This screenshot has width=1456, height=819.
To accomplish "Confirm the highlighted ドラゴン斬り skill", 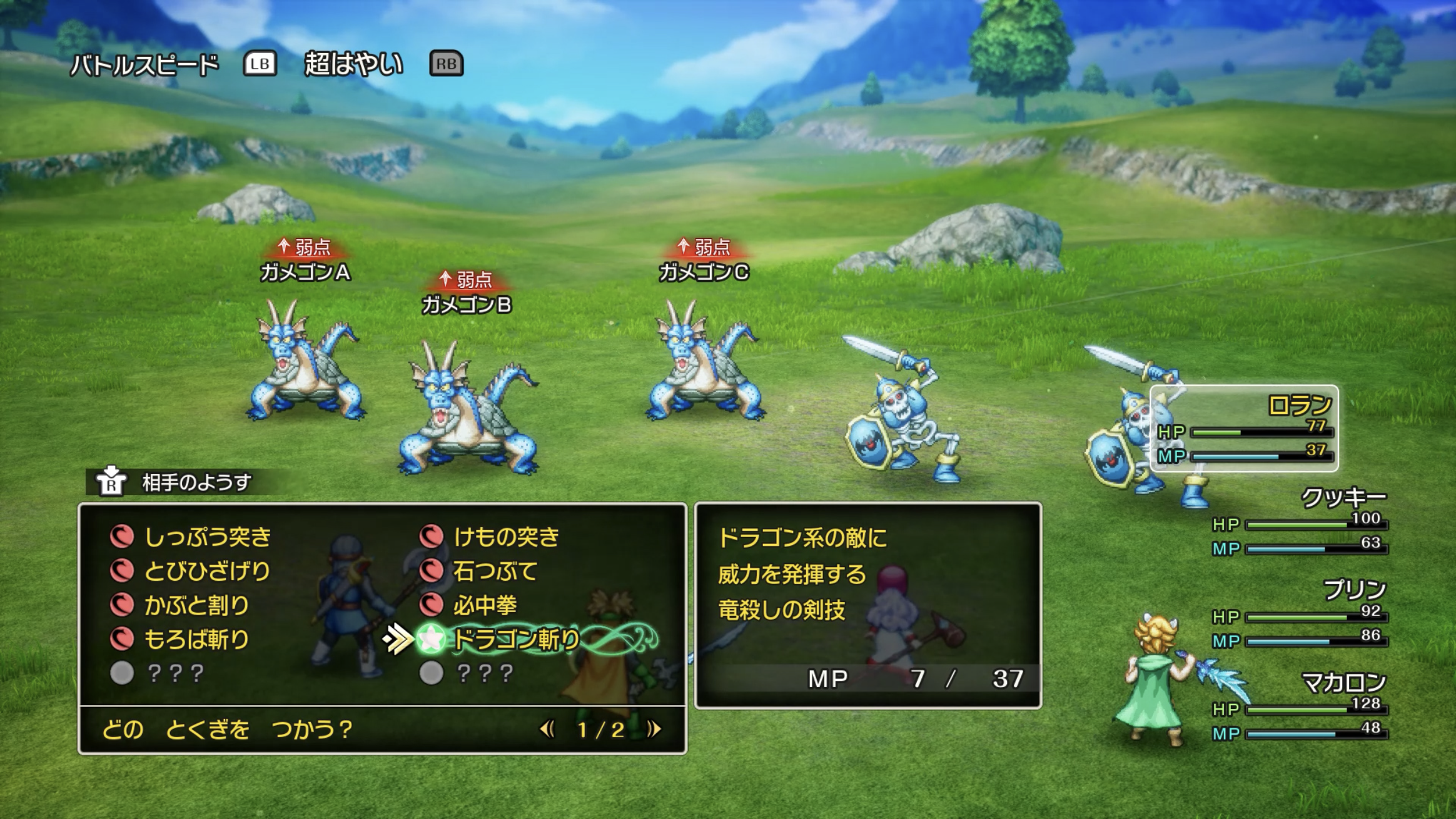I will 516,639.
